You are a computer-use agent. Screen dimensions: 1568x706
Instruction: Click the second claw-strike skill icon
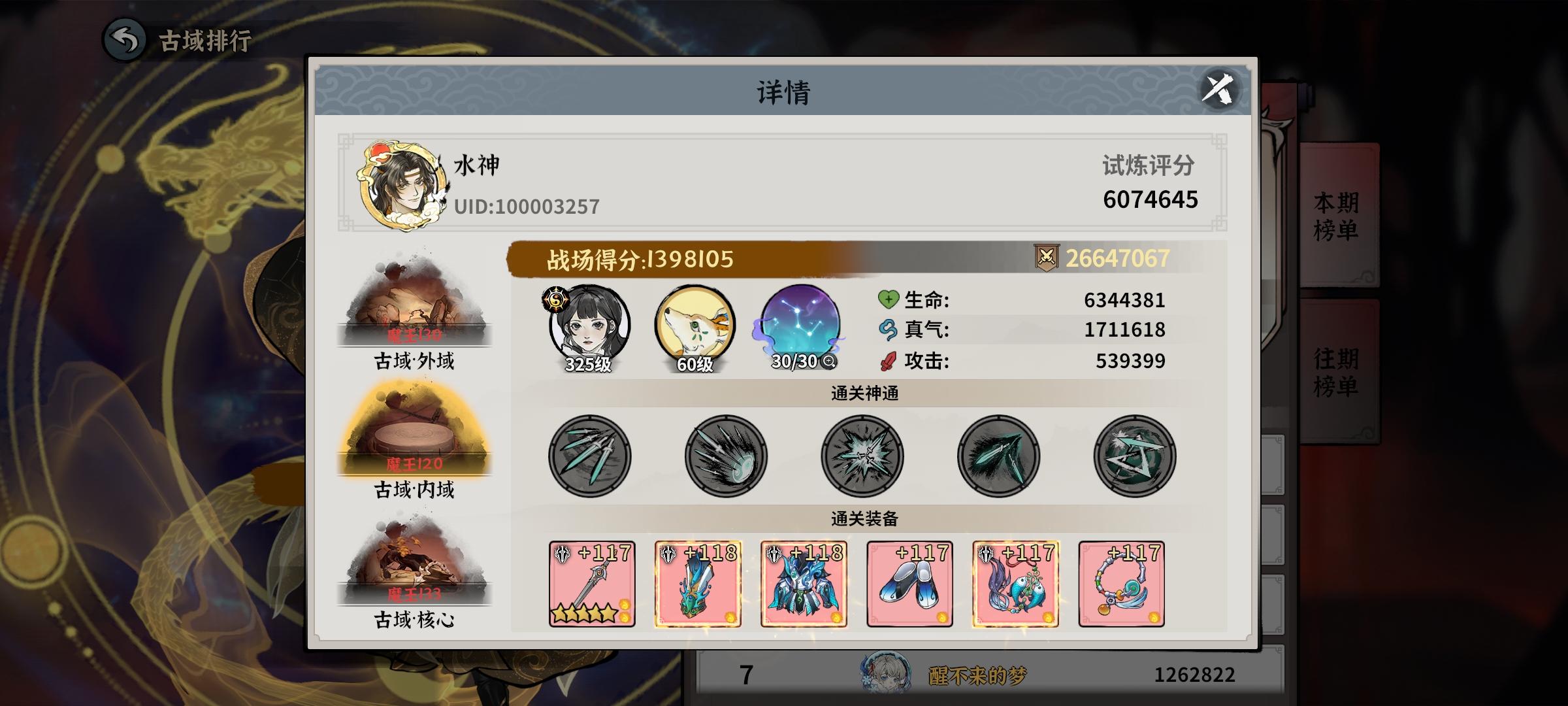coord(725,456)
